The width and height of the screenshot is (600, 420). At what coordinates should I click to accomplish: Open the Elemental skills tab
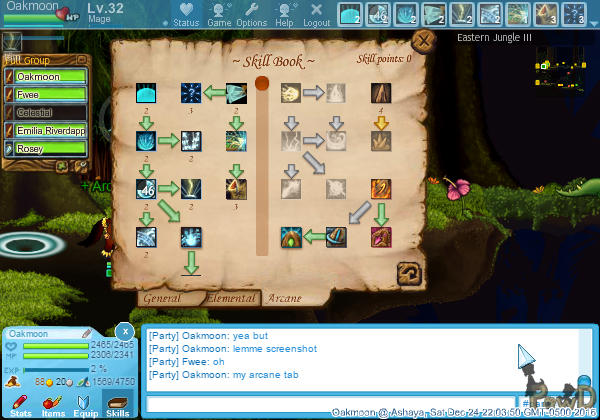(232, 298)
